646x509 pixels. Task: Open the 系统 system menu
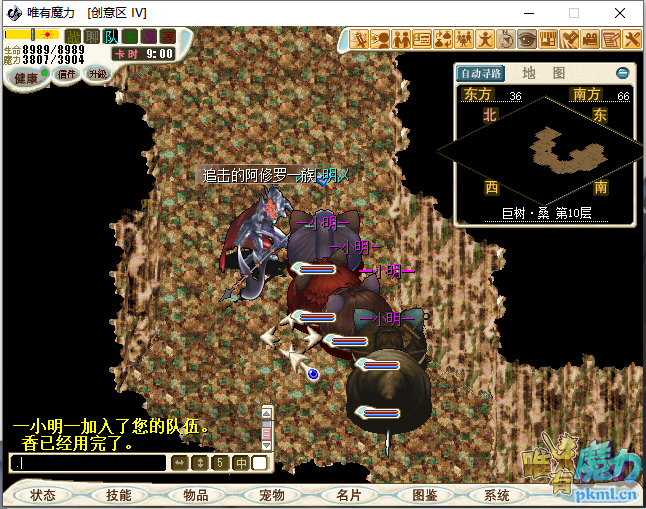(x=497, y=495)
